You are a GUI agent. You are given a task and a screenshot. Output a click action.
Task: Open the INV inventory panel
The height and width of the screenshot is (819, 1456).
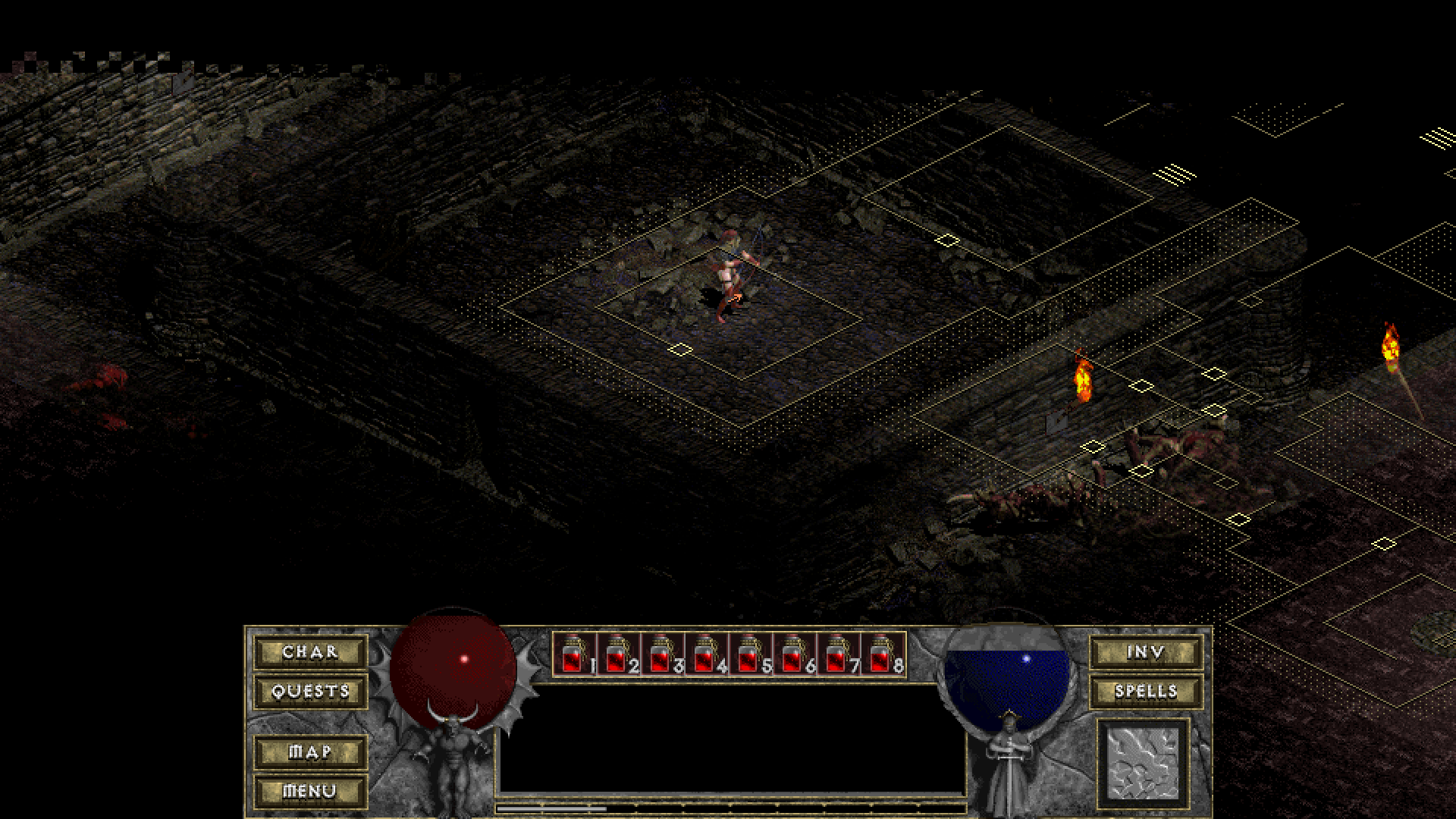tap(1145, 651)
